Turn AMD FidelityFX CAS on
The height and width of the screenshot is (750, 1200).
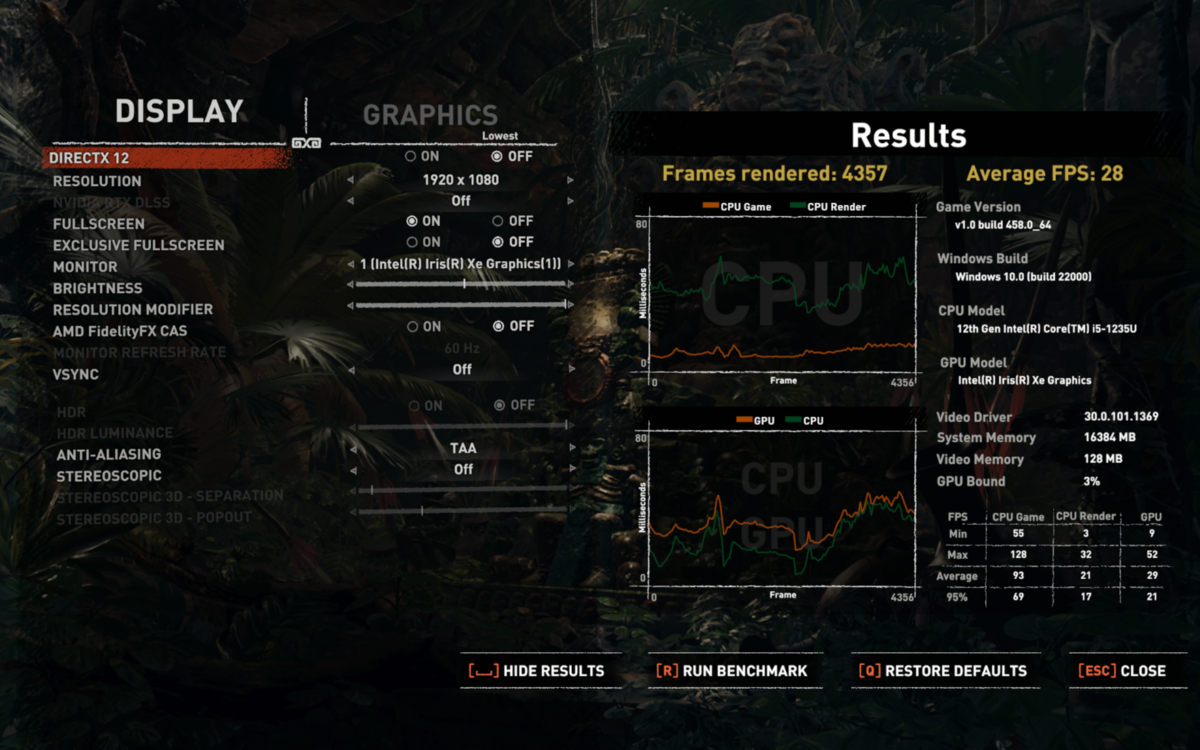click(411, 326)
